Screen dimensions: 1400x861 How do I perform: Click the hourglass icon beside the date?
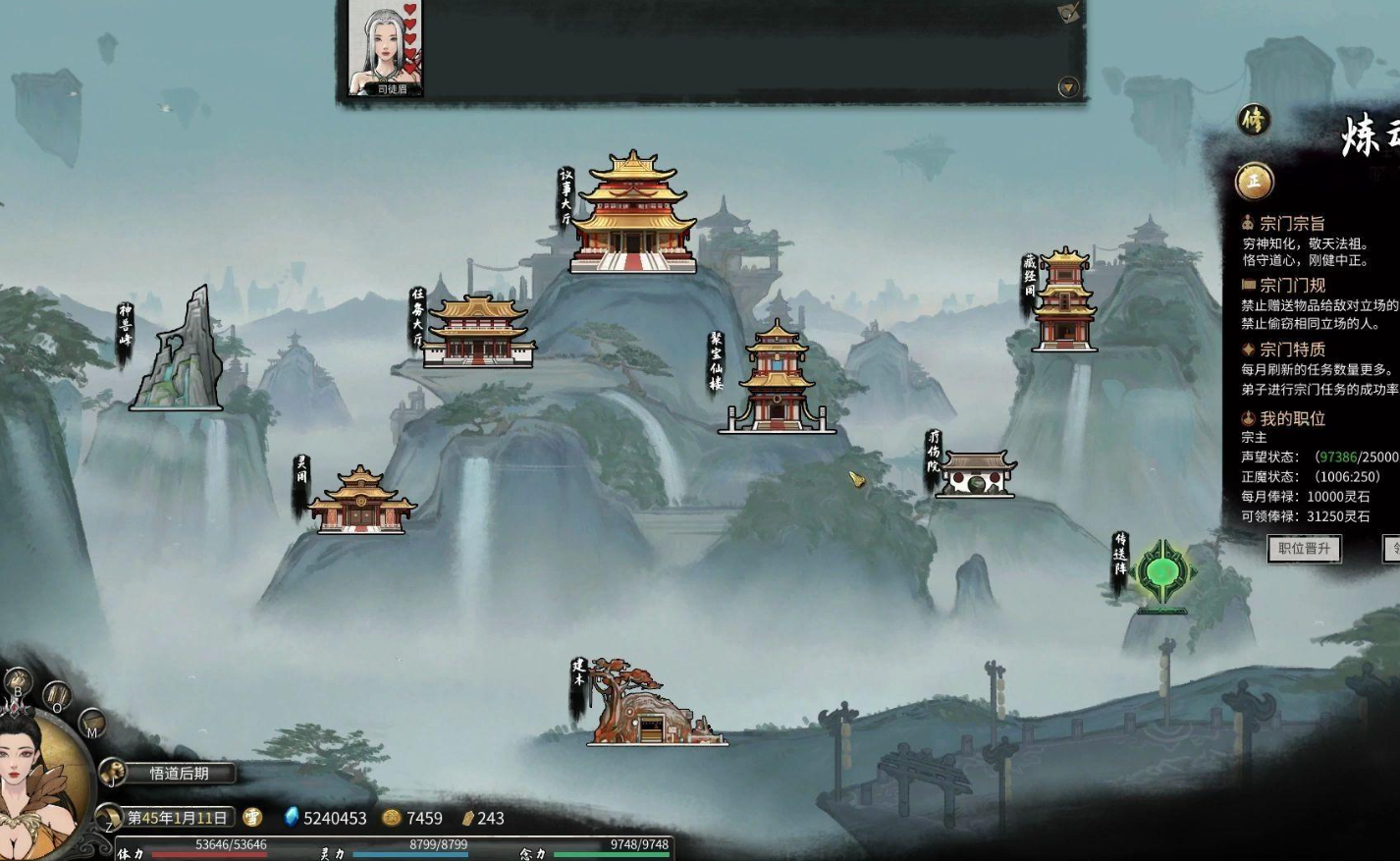point(108,818)
